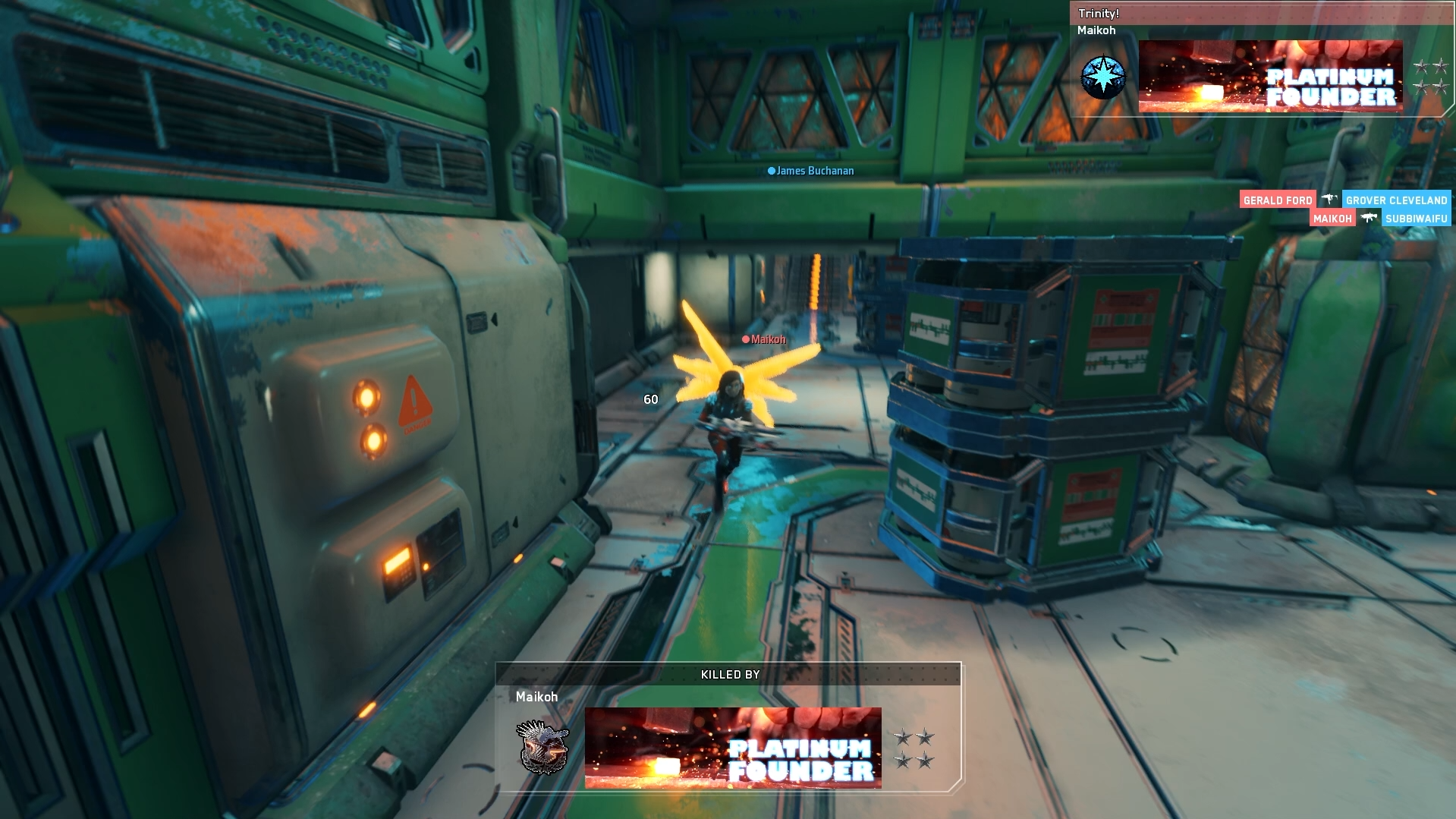Viewport: 1456px width, 819px height.
Task: Click the Platinum Founder banner under Killed By
Action: [x=732, y=748]
